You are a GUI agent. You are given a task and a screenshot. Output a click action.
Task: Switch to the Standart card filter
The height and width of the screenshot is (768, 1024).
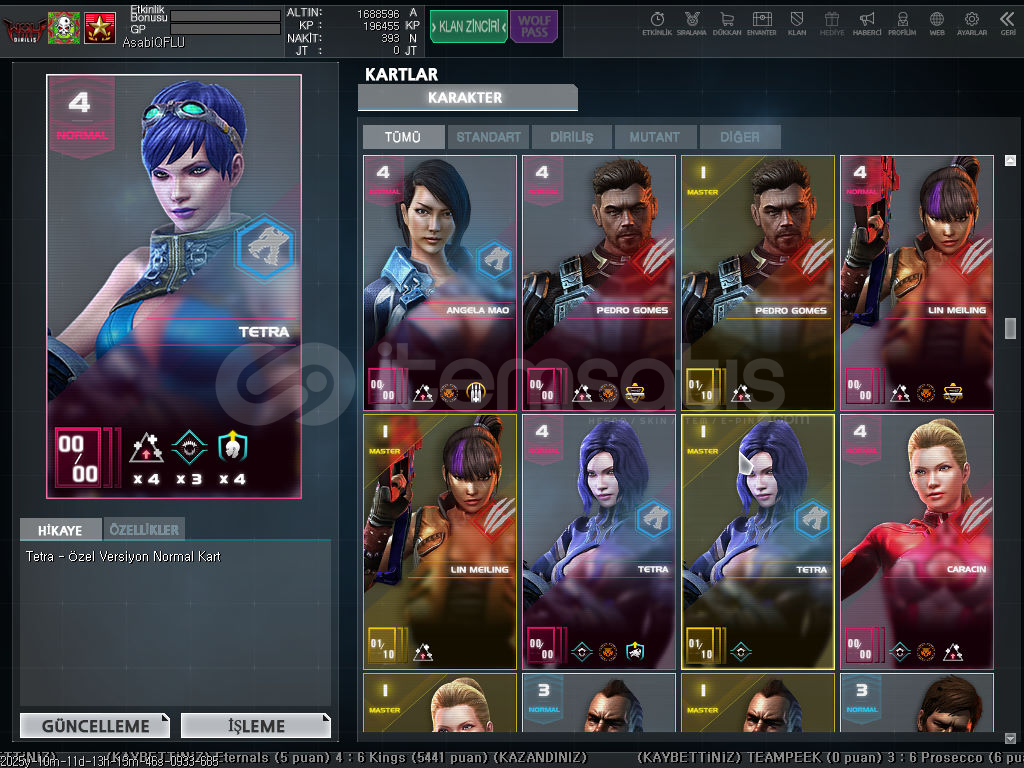pyautogui.click(x=488, y=137)
